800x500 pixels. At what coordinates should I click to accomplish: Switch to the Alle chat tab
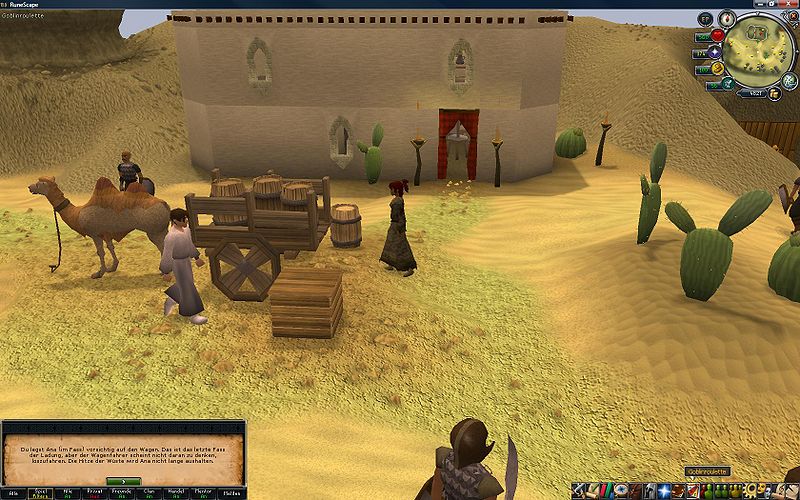13,493
